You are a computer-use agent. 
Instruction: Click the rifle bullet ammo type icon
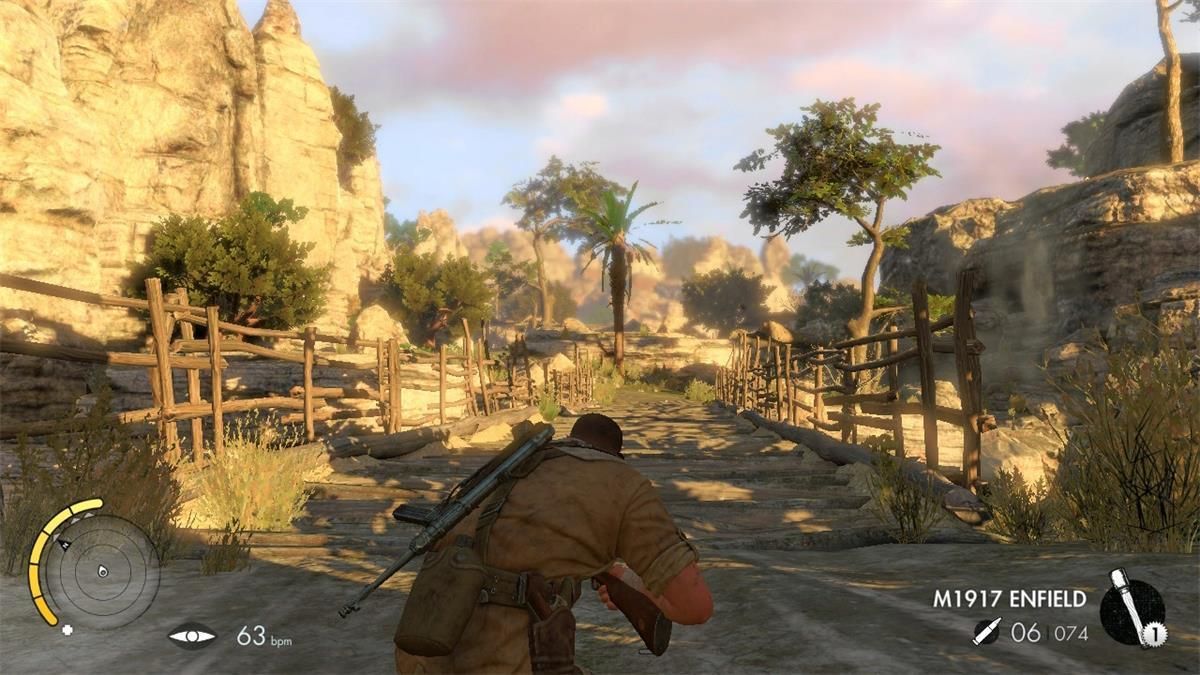pos(985,632)
